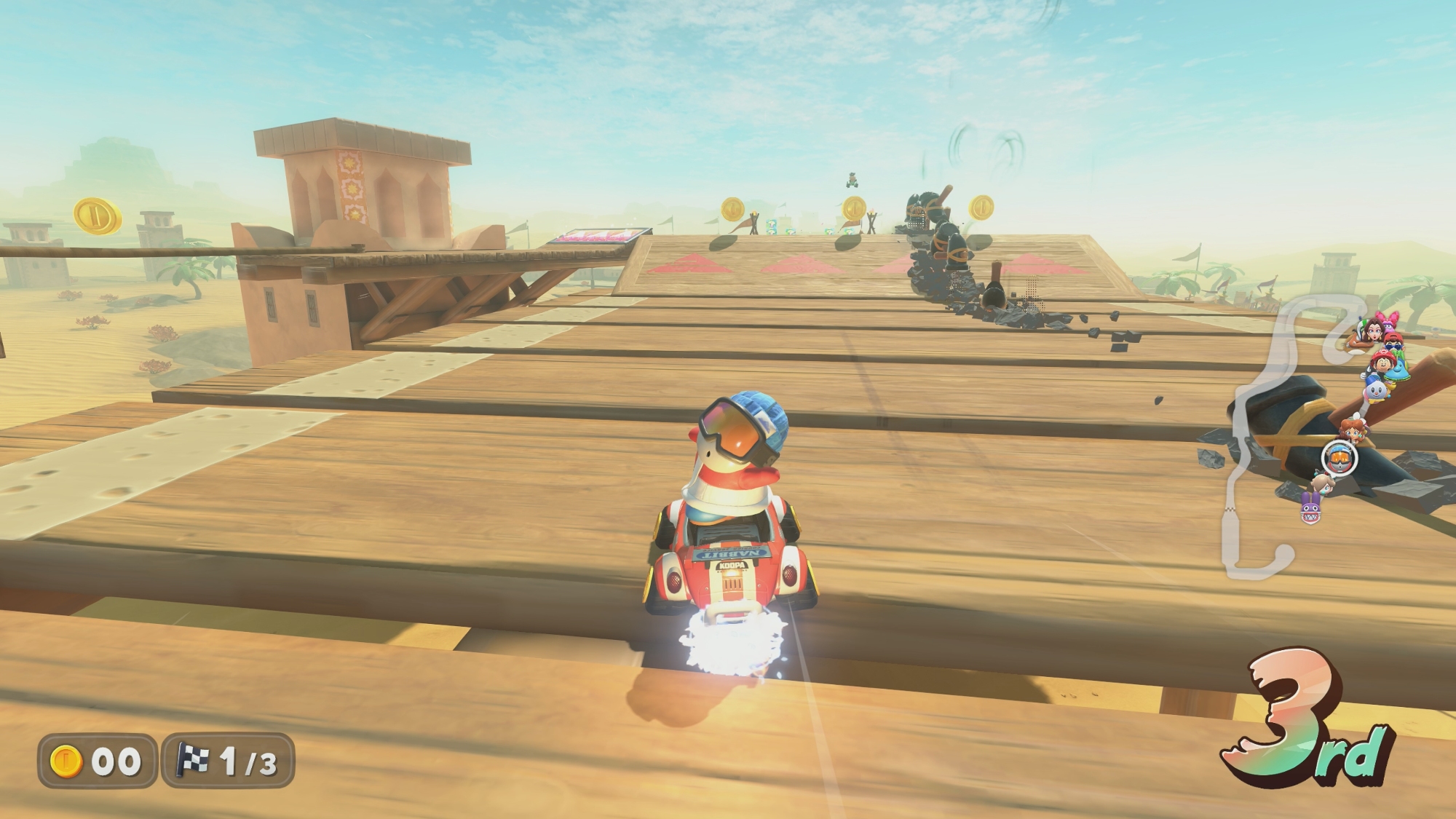Select Rosalina's marker on the minimap

click(x=1321, y=483)
